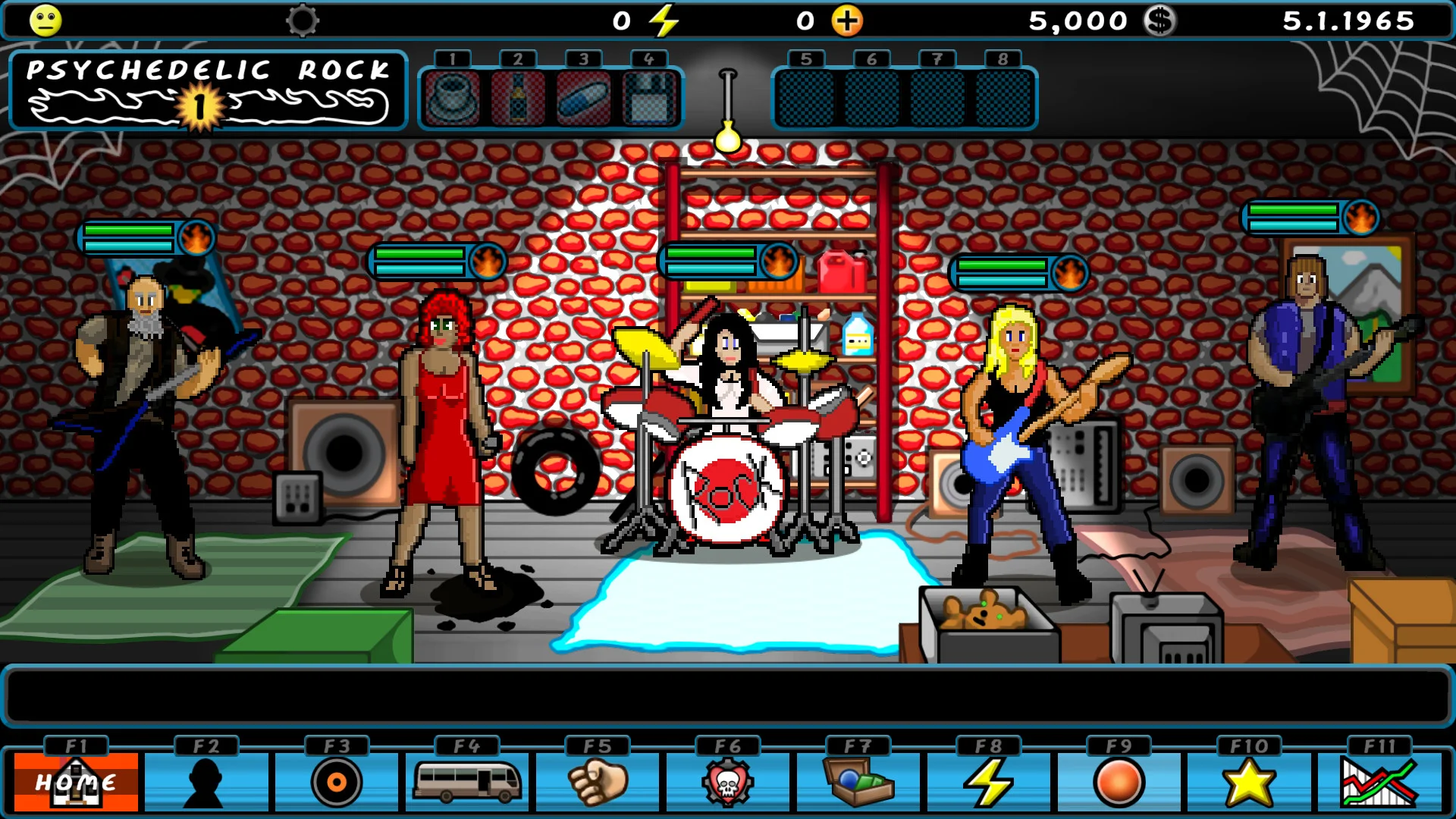Image resolution: width=1456 pixels, height=819 pixels.
Task: Click the smiley face mood indicator
Action: click(x=45, y=20)
